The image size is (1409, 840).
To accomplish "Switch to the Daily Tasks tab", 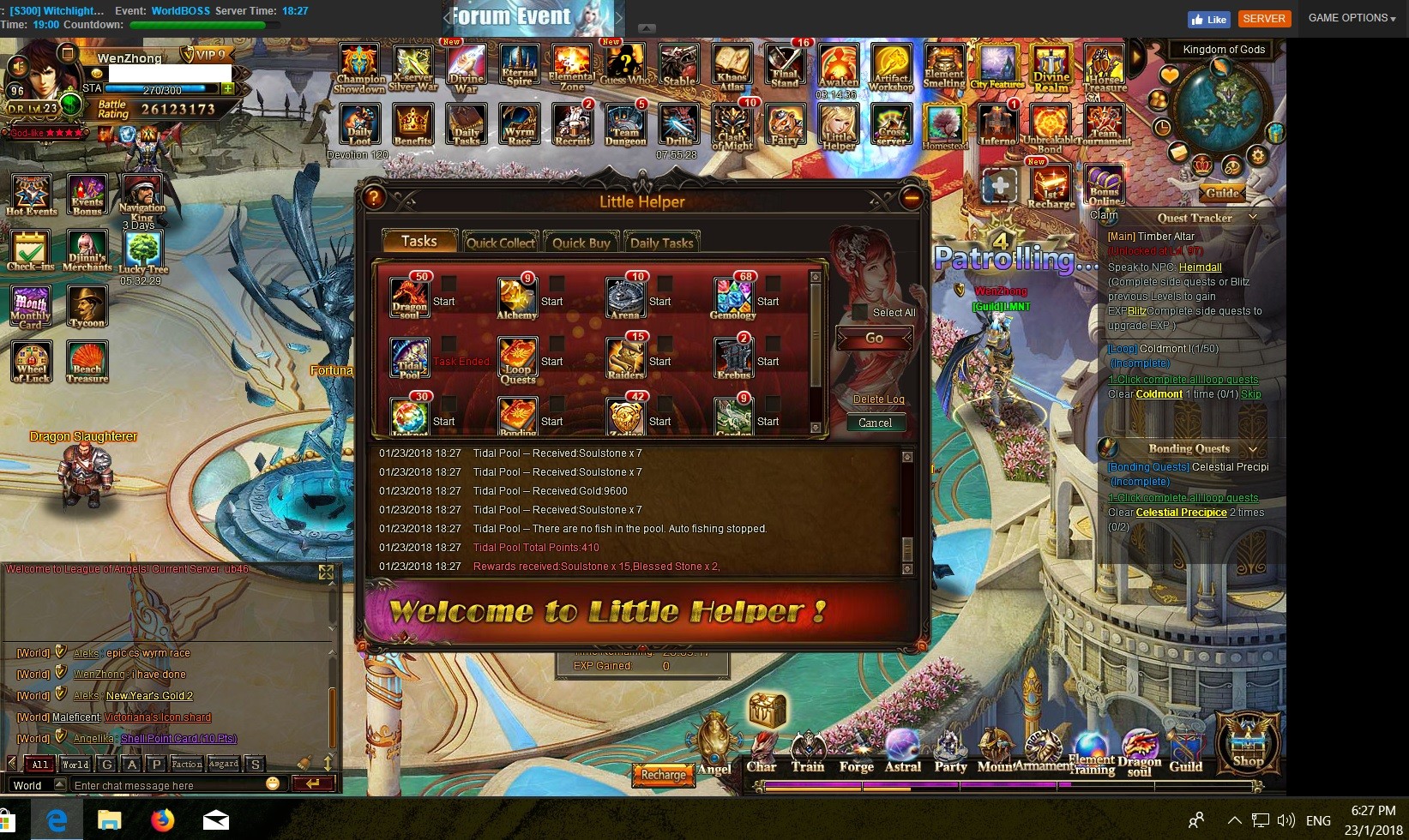I will click(x=661, y=243).
